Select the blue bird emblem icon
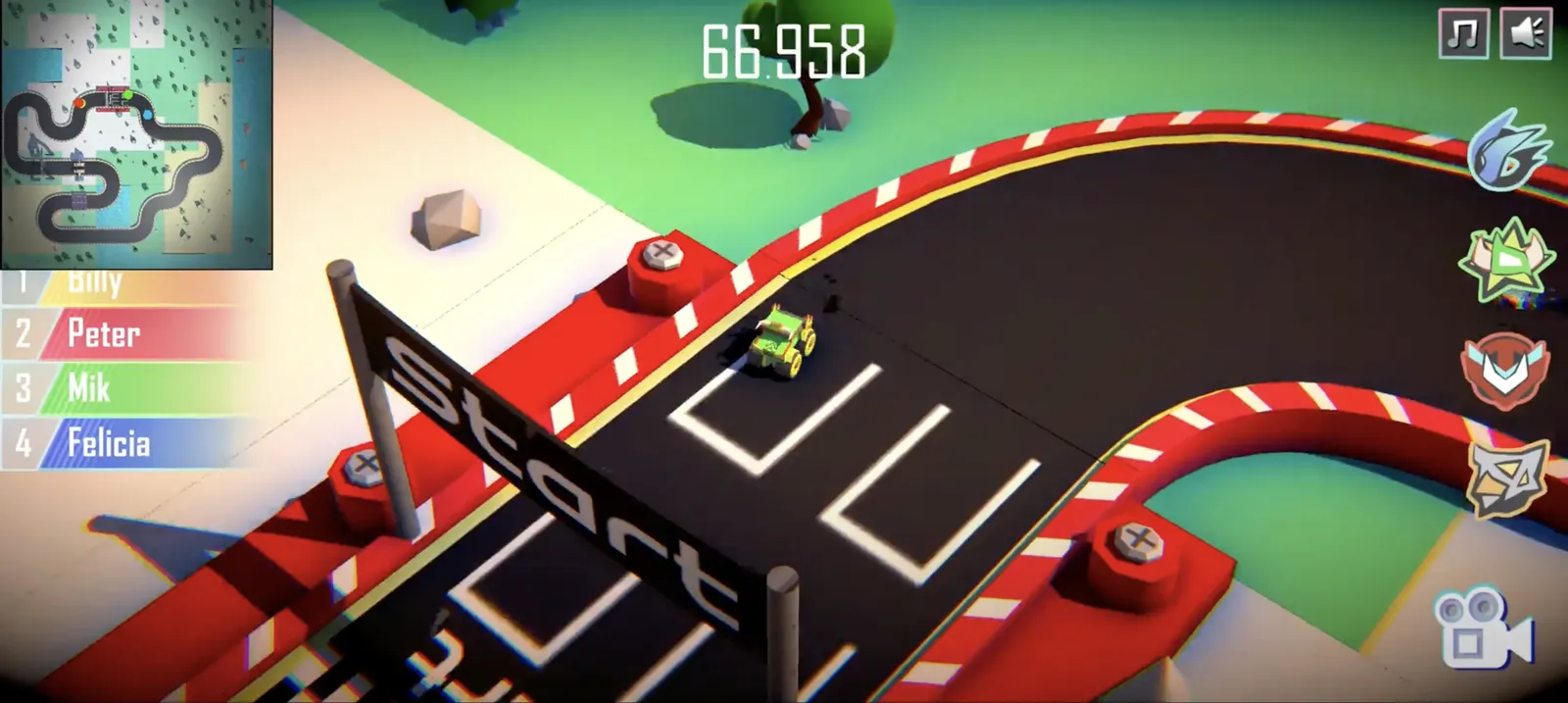 point(1507,152)
